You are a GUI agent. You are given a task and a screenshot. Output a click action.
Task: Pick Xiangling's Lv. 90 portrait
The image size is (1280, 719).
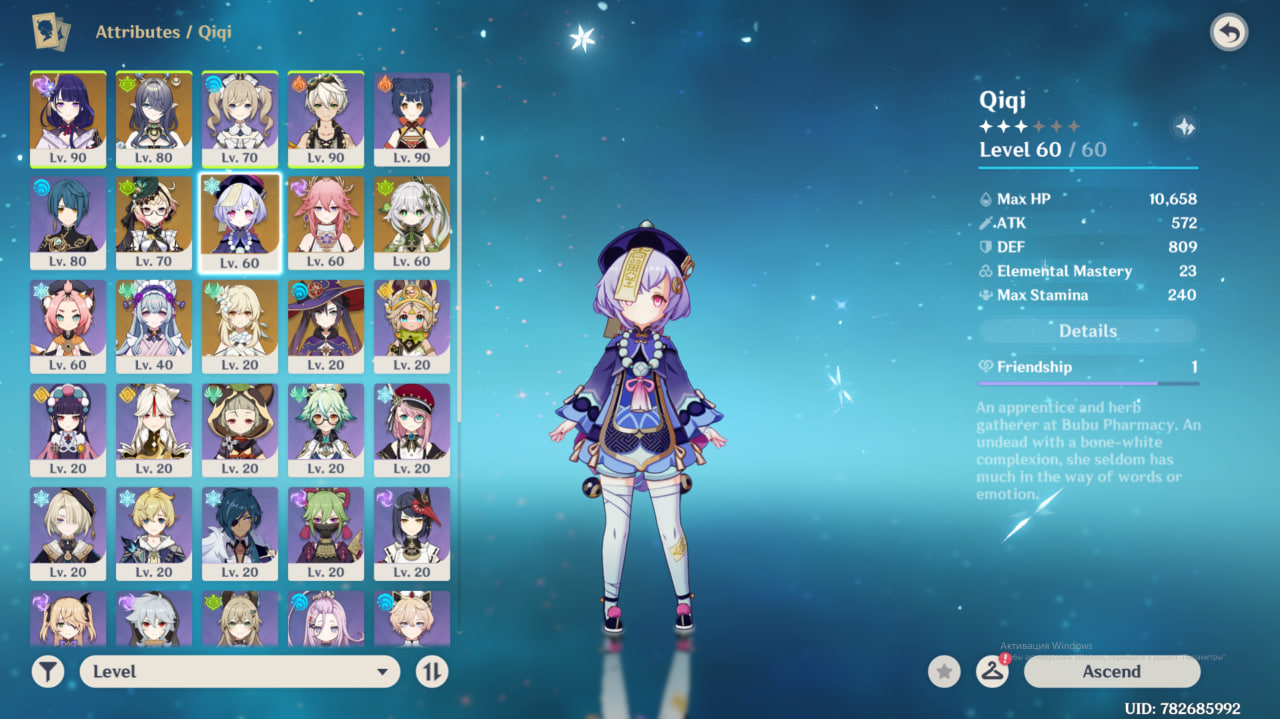click(412, 119)
